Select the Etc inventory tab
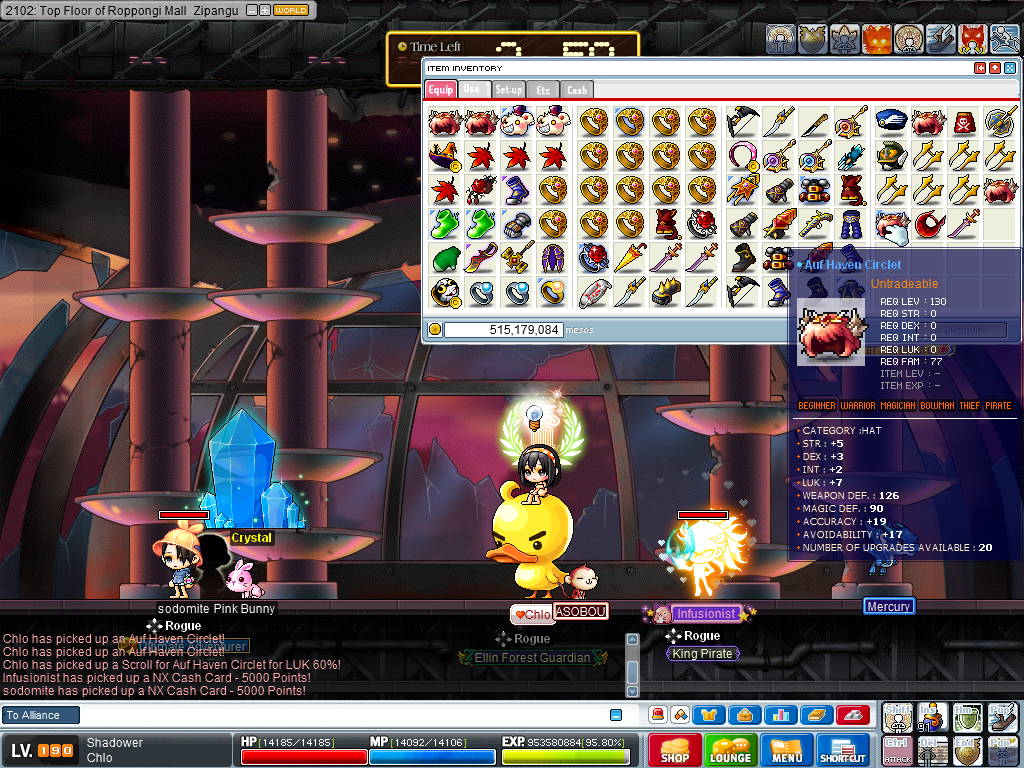The height and width of the screenshot is (768, 1024). pos(543,89)
